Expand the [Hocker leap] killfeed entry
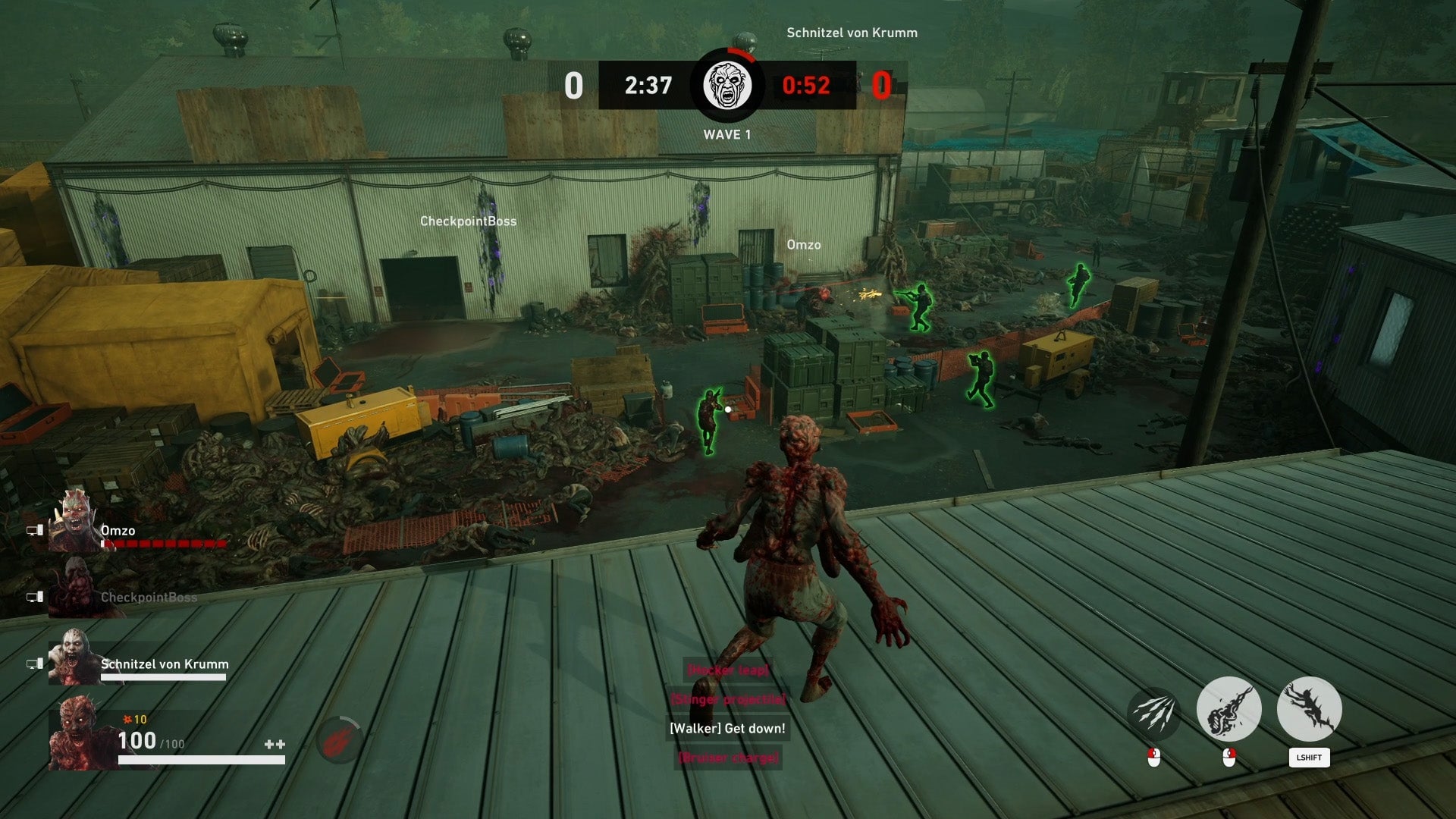This screenshot has height=819, width=1456. [728, 670]
